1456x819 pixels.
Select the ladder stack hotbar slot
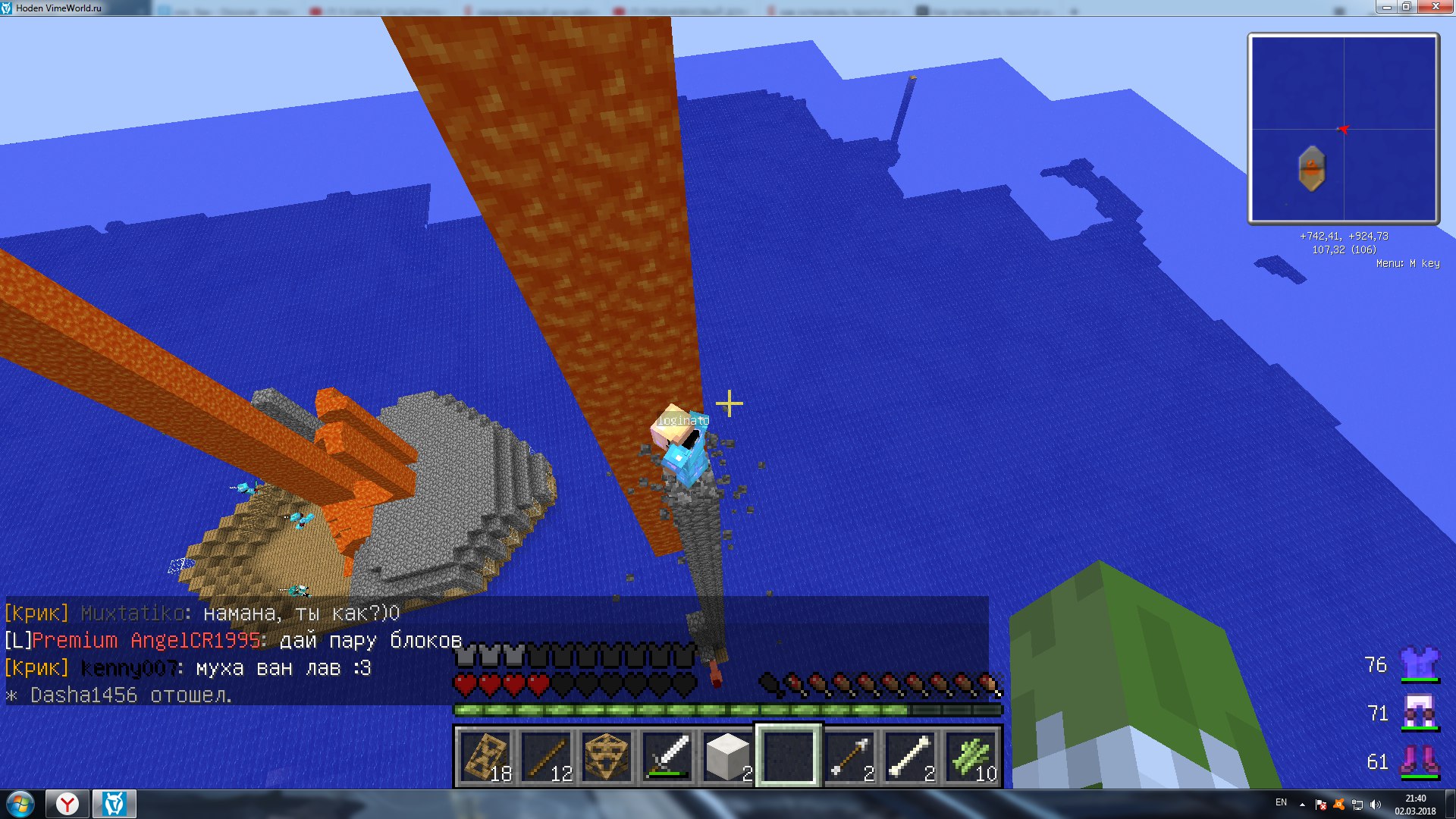point(486,757)
